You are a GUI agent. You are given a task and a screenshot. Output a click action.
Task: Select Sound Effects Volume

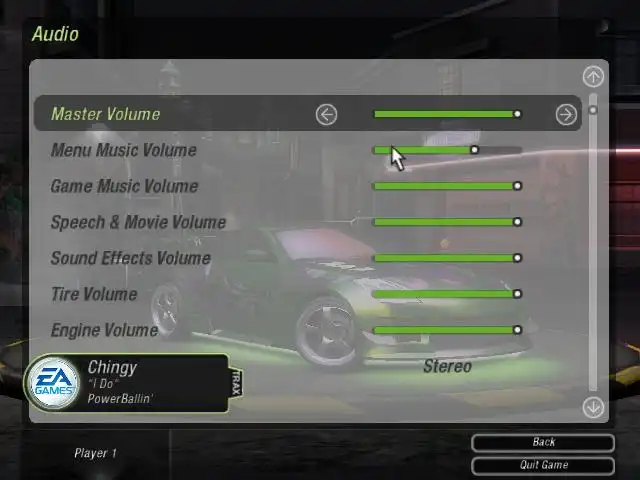pyautogui.click(x=130, y=258)
